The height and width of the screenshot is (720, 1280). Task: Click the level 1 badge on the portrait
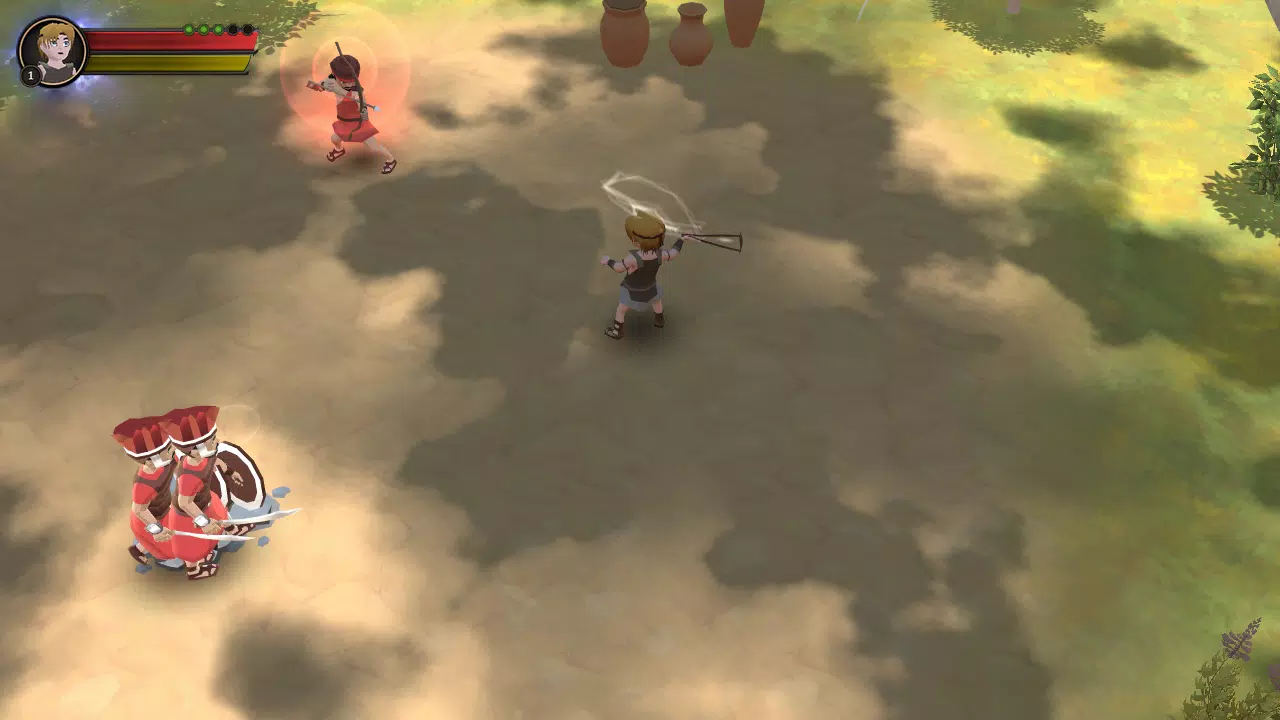pos(29,75)
